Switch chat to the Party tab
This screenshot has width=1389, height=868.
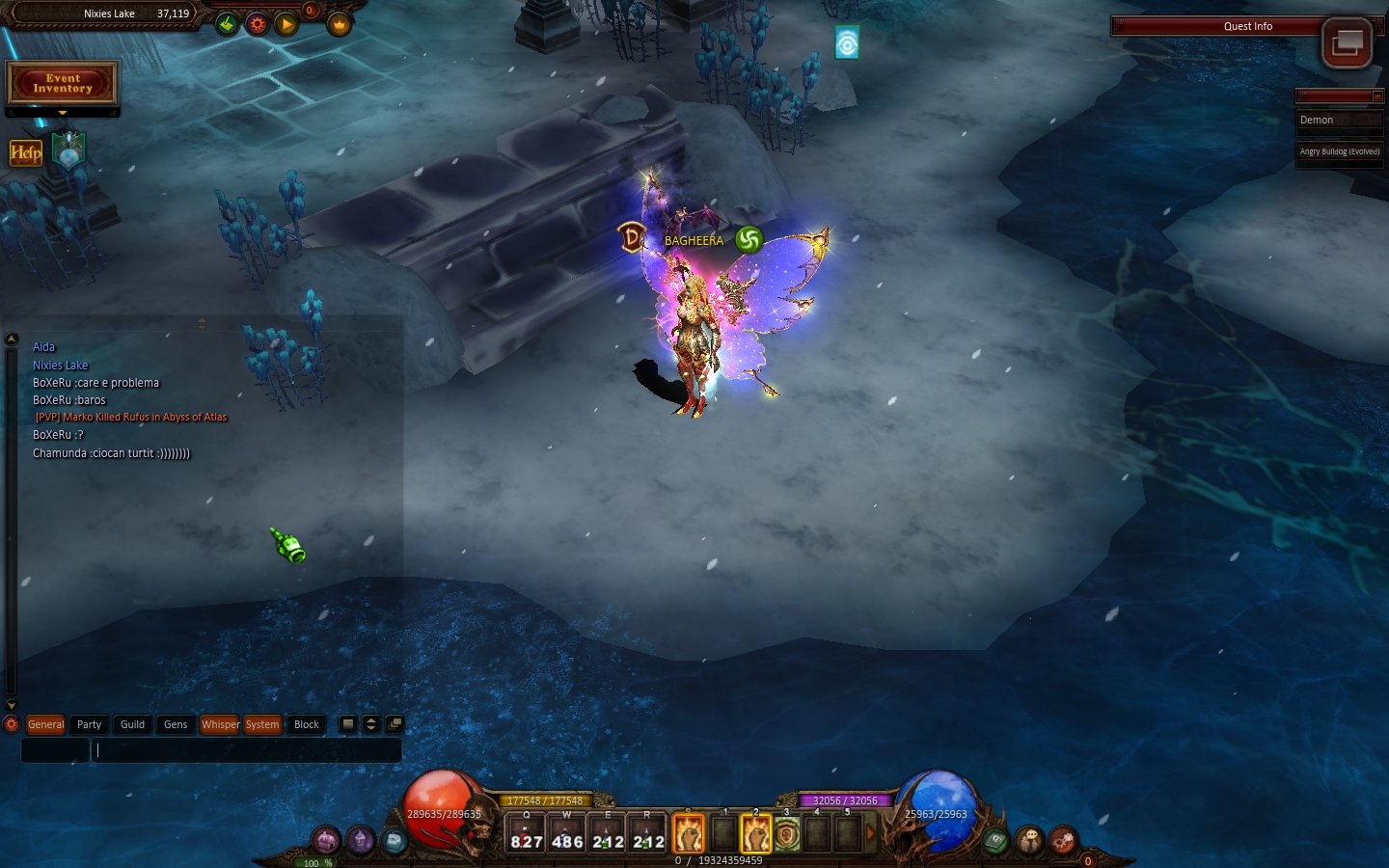(89, 724)
